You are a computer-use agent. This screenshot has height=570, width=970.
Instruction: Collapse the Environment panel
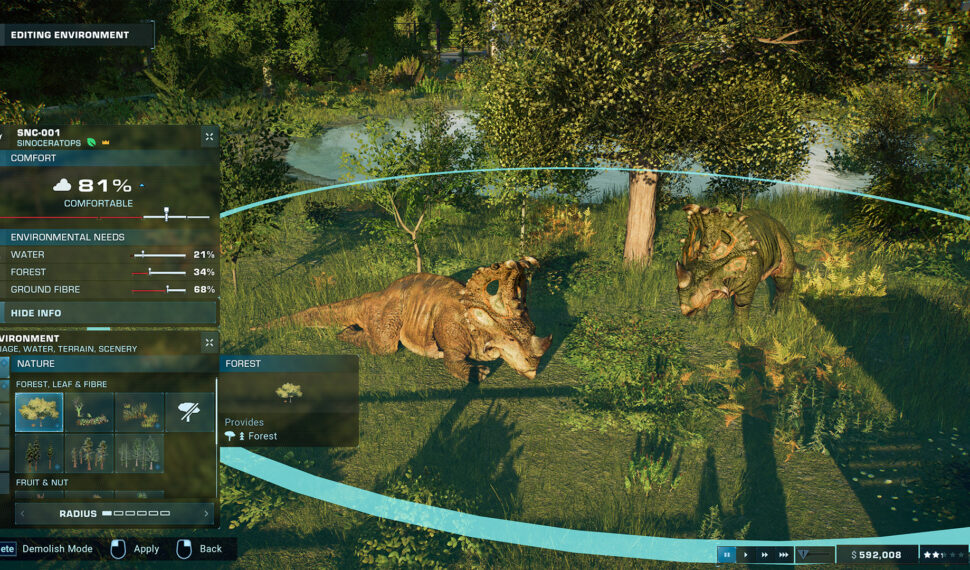coord(209,343)
